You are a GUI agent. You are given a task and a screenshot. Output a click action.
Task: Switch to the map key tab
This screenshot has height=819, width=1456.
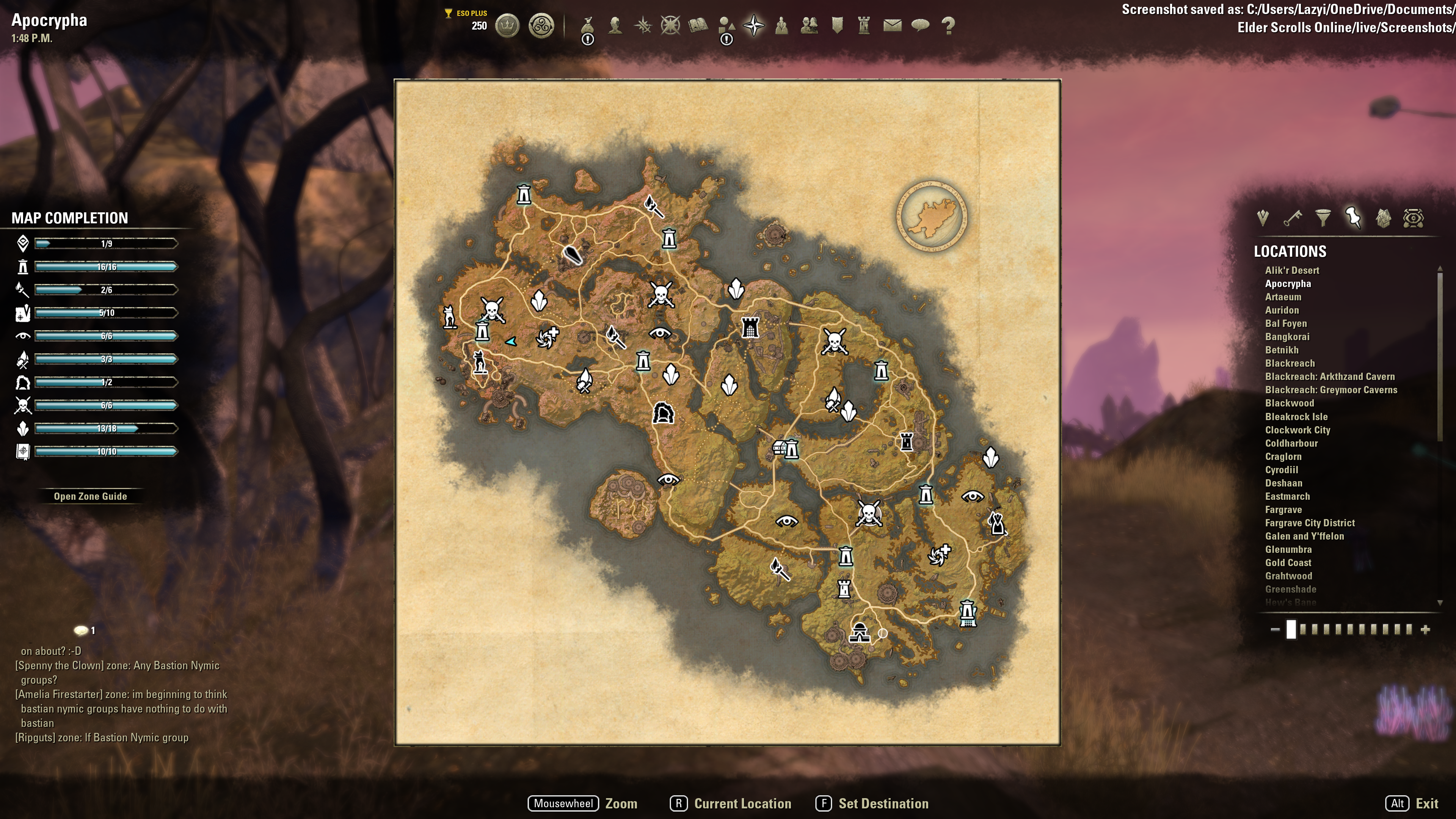1293,218
